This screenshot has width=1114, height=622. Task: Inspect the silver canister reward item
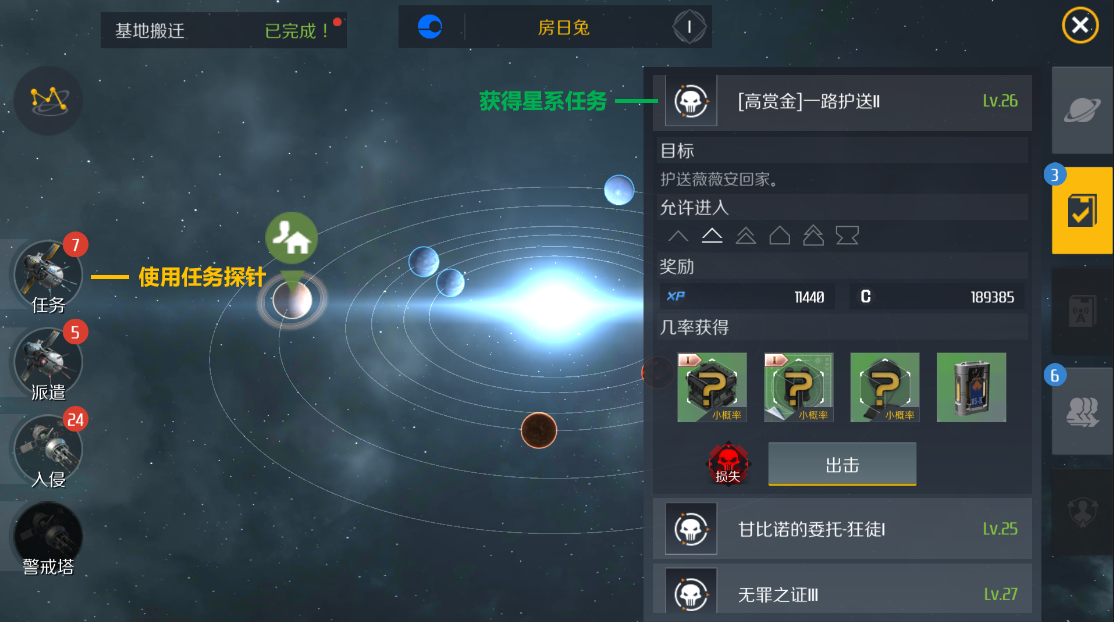pos(971,387)
